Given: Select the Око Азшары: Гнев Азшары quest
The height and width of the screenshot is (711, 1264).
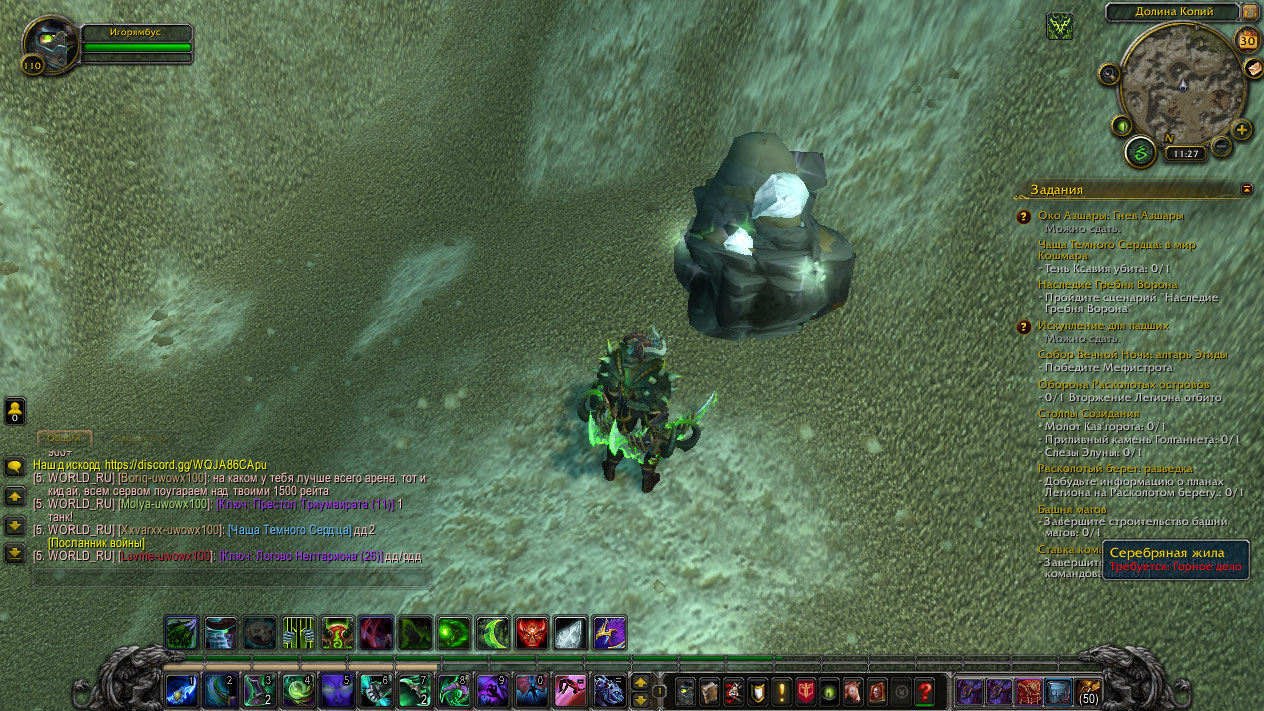Looking at the screenshot, I should pos(1110,215).
